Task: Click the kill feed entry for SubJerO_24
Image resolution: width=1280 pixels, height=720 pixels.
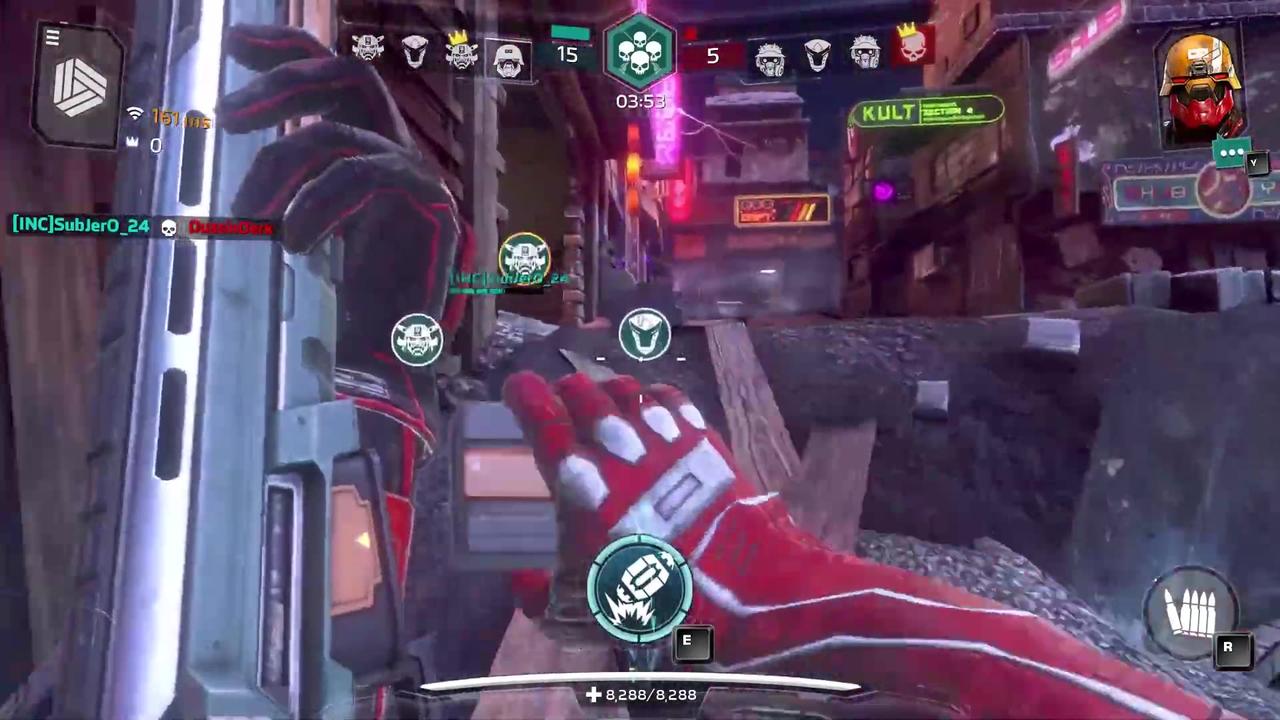Action: point(80,226)
